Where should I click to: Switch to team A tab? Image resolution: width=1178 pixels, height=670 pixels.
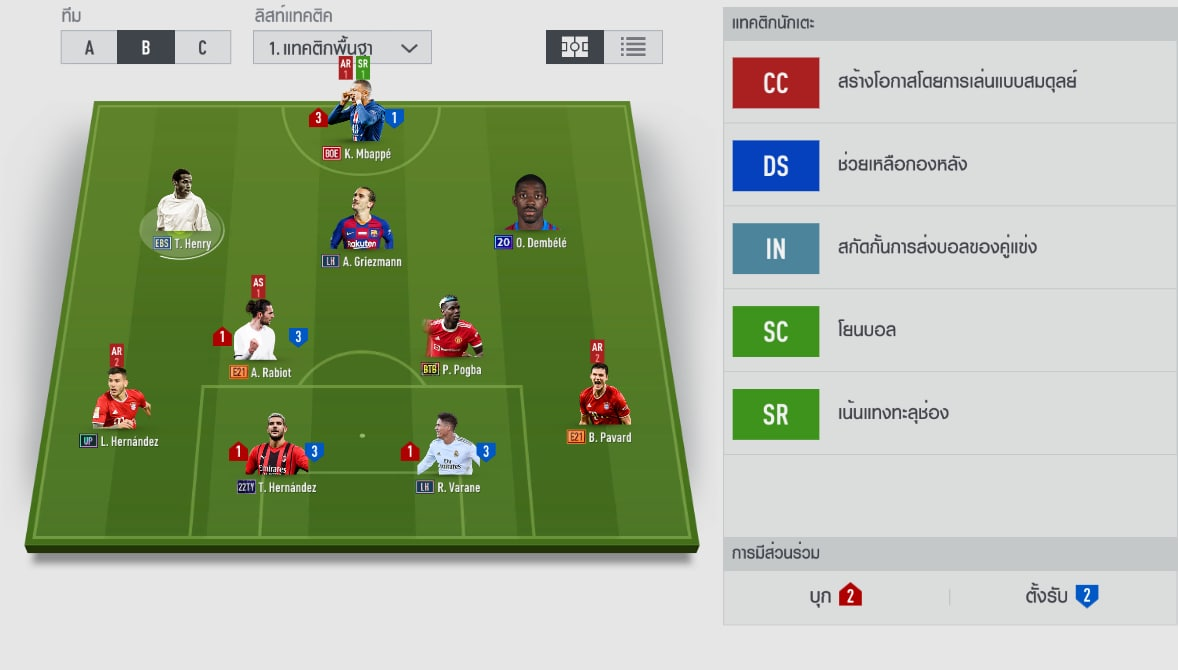coord(89,47)
